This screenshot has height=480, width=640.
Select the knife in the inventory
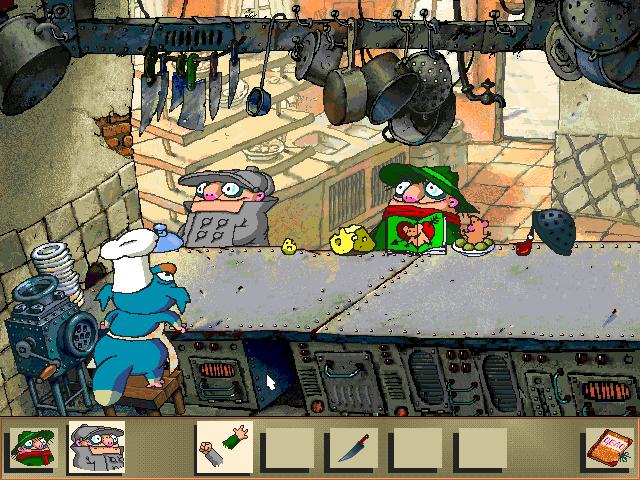[x=352, y=447]
